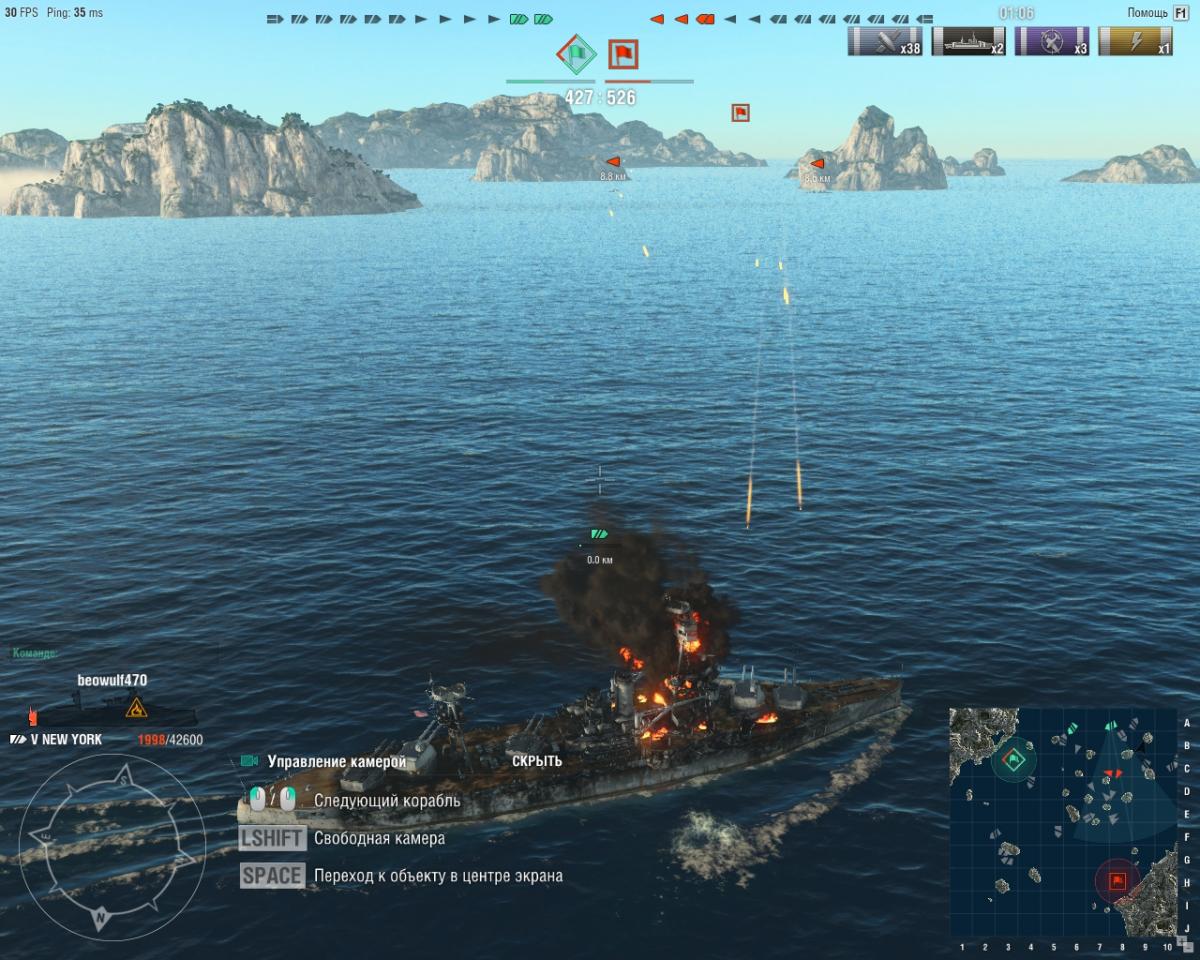Select the green allied base marker on minimap

click(x=1014, y=760)
